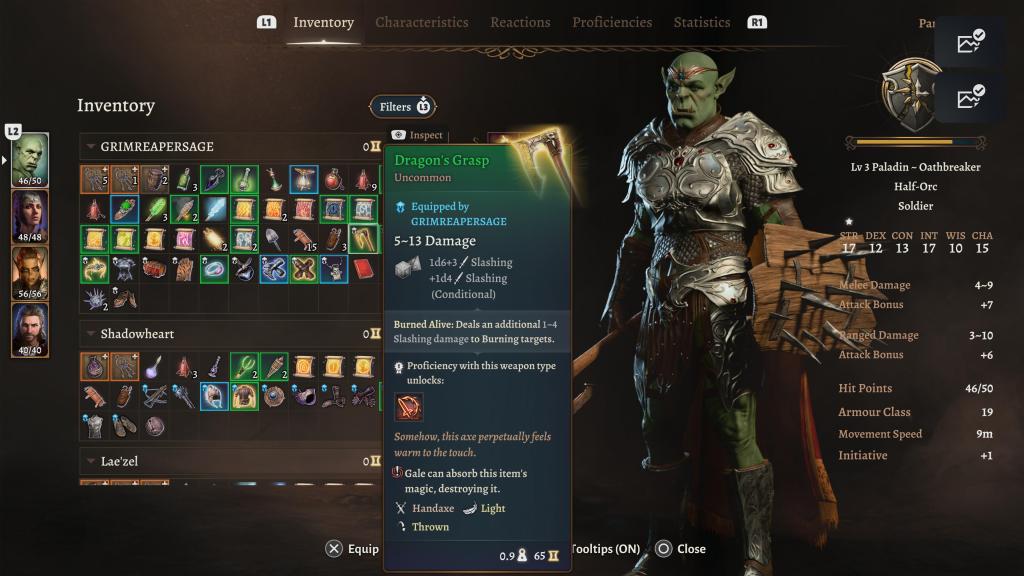This screenshot has height=576, width=1024.
Task: Select the red book item slot
Action: tap(363, 269)
